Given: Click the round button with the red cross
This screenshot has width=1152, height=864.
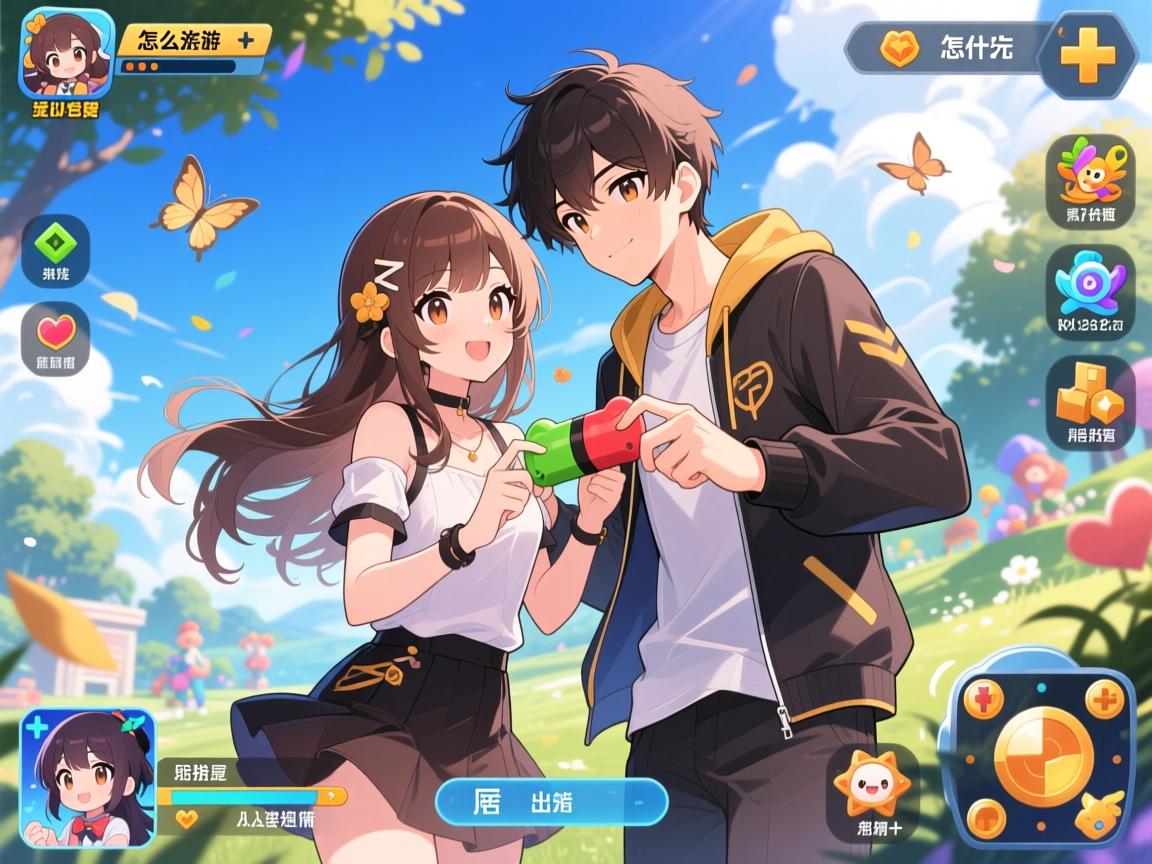Looking at the screenshot, I should [x=983, y=700].
